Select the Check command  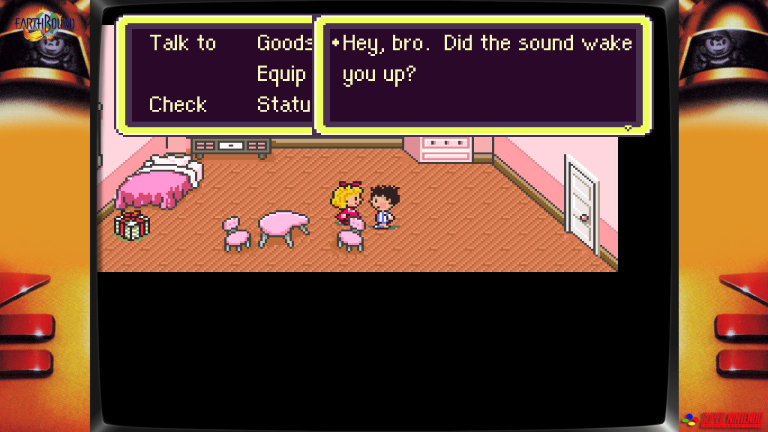(177, 104)
